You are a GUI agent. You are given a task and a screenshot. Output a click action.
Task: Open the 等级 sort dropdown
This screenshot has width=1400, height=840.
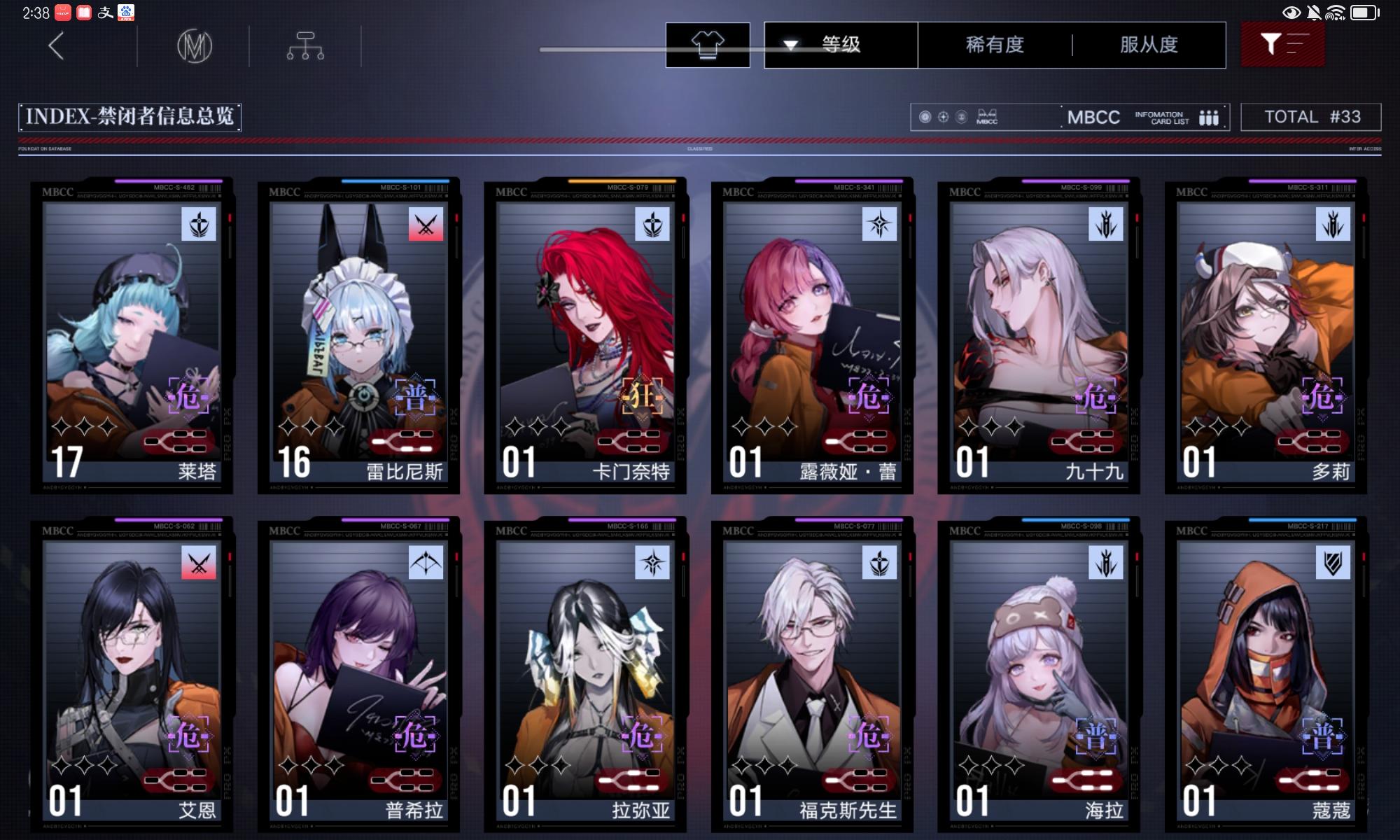point(840,44)
